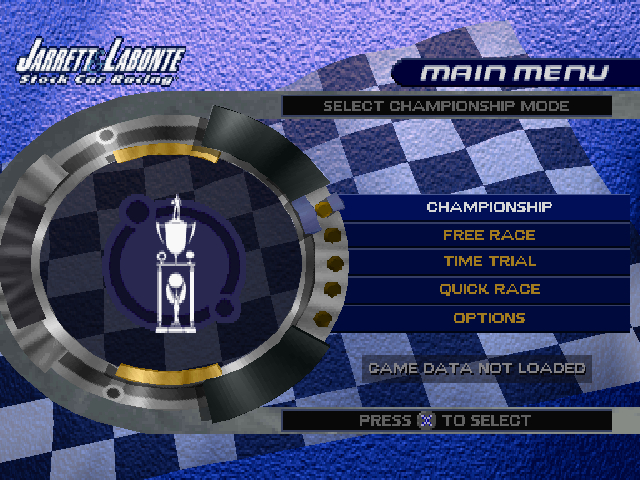
Task: Select the Championship menu entry
Action: click(489, 208)
